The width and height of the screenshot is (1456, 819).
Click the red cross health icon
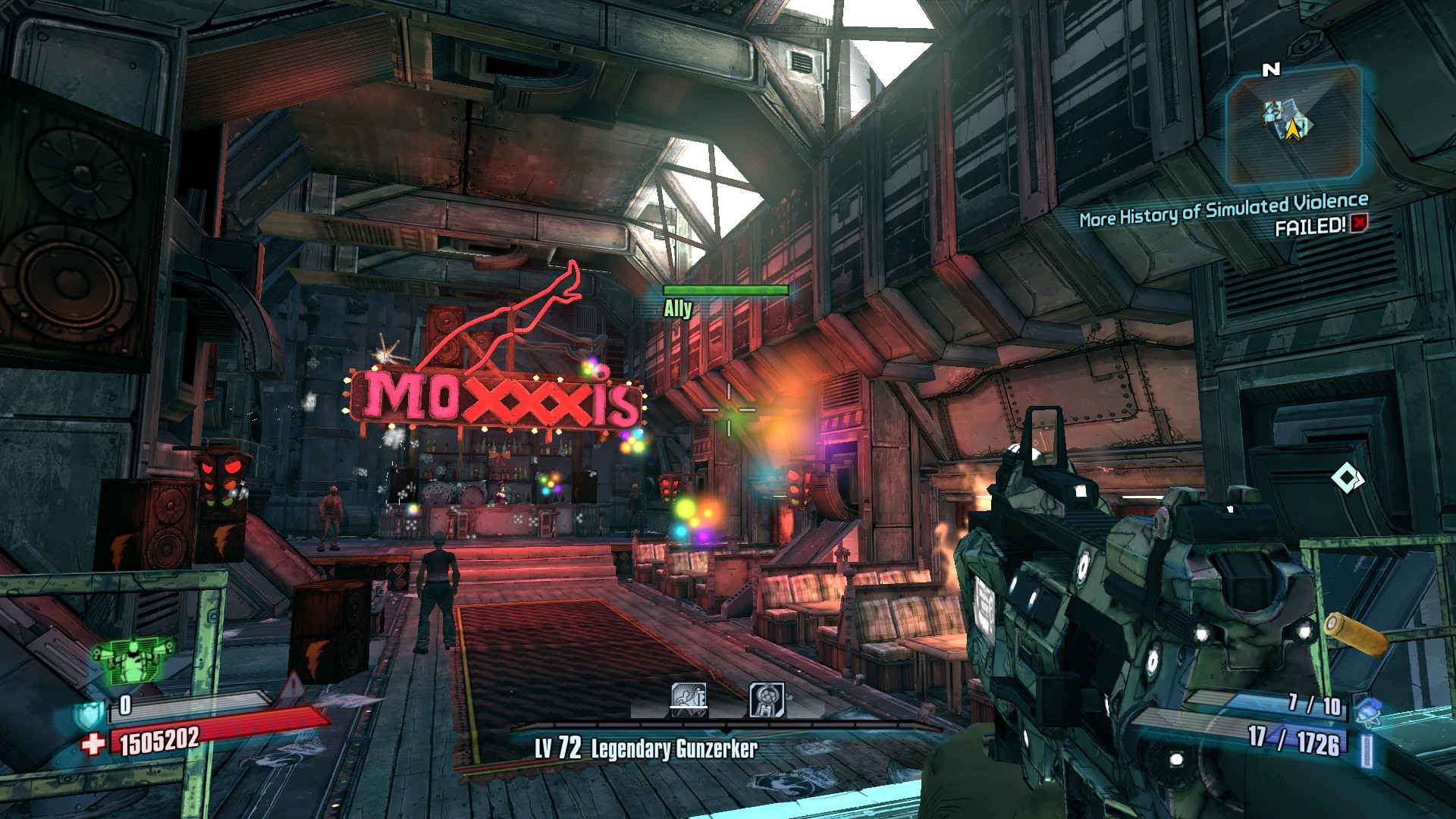pyautogui.click(x=96, y=744)
